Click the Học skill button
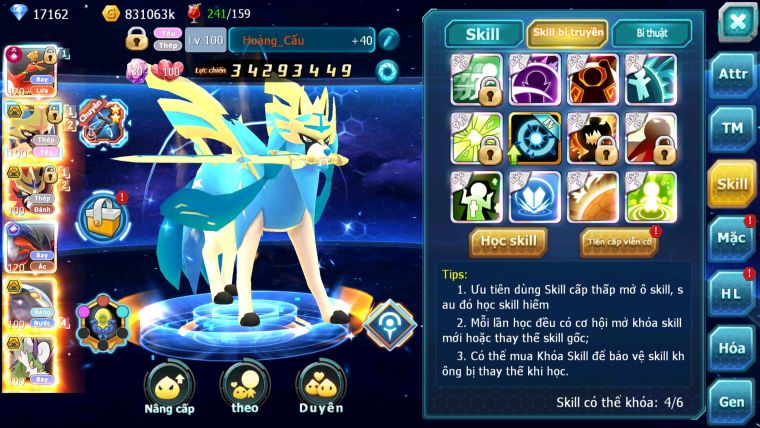 [510, 241]
